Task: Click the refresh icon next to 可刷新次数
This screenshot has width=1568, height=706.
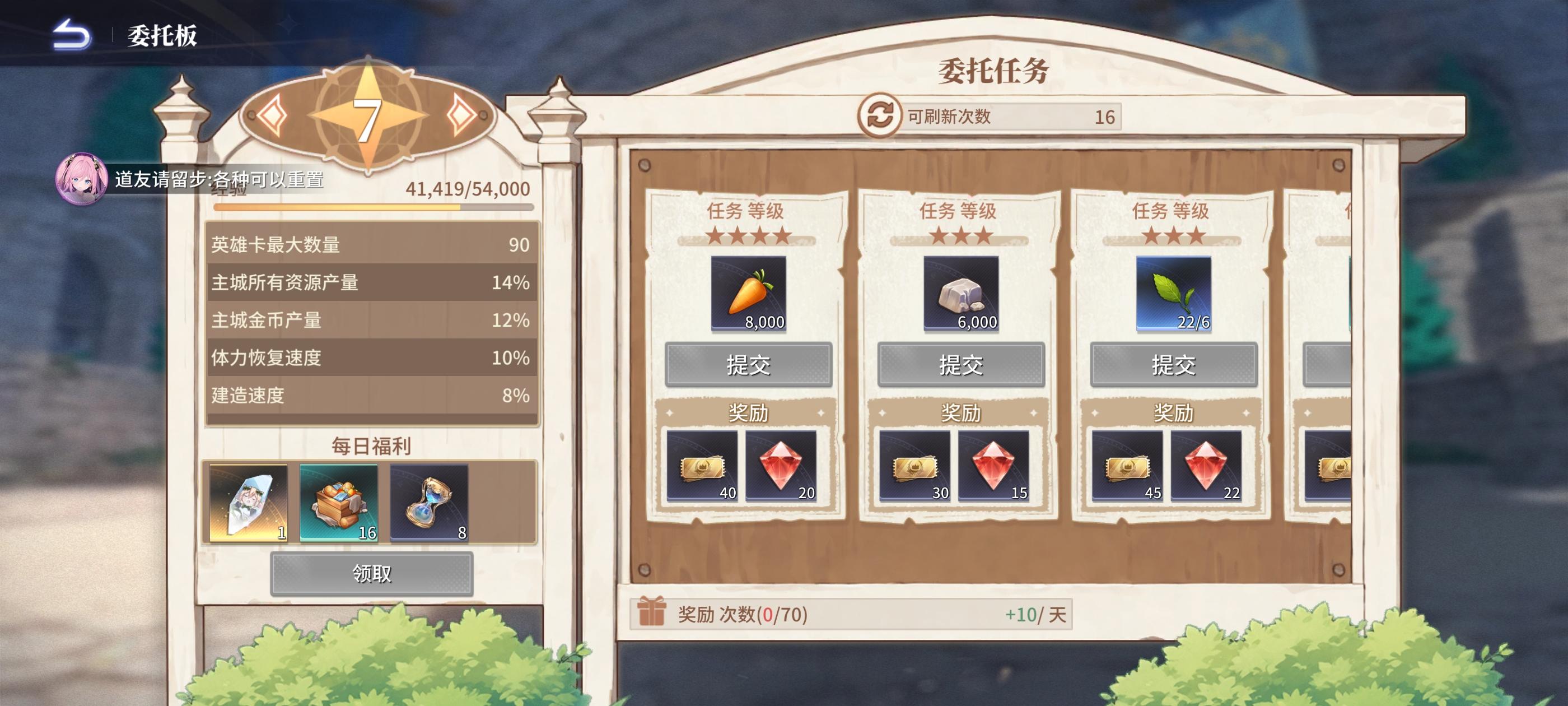Action: [882, 116]
